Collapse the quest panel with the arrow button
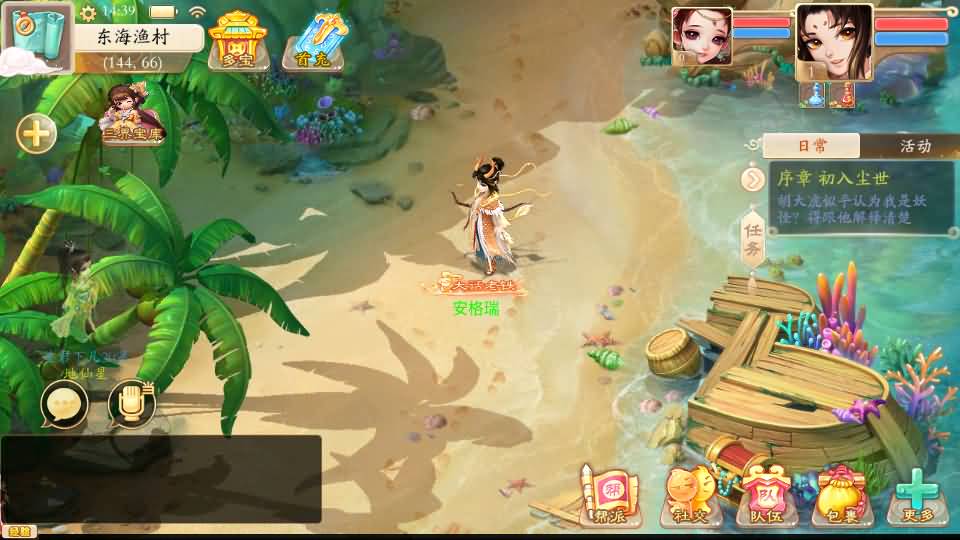Screen dimensions: 960x540 click(753, 179)
